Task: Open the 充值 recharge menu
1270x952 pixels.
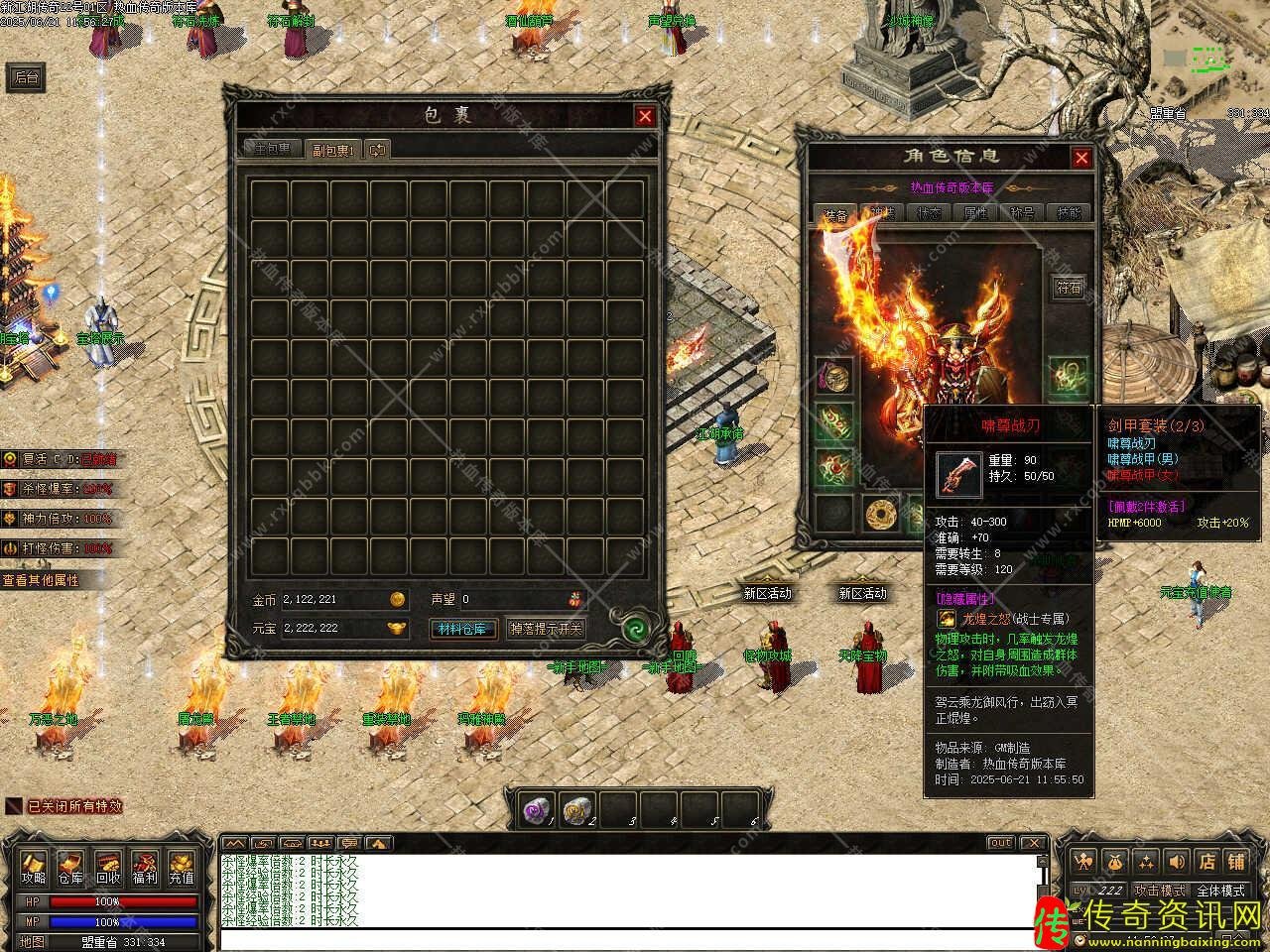Action: (x=182, y=868)
